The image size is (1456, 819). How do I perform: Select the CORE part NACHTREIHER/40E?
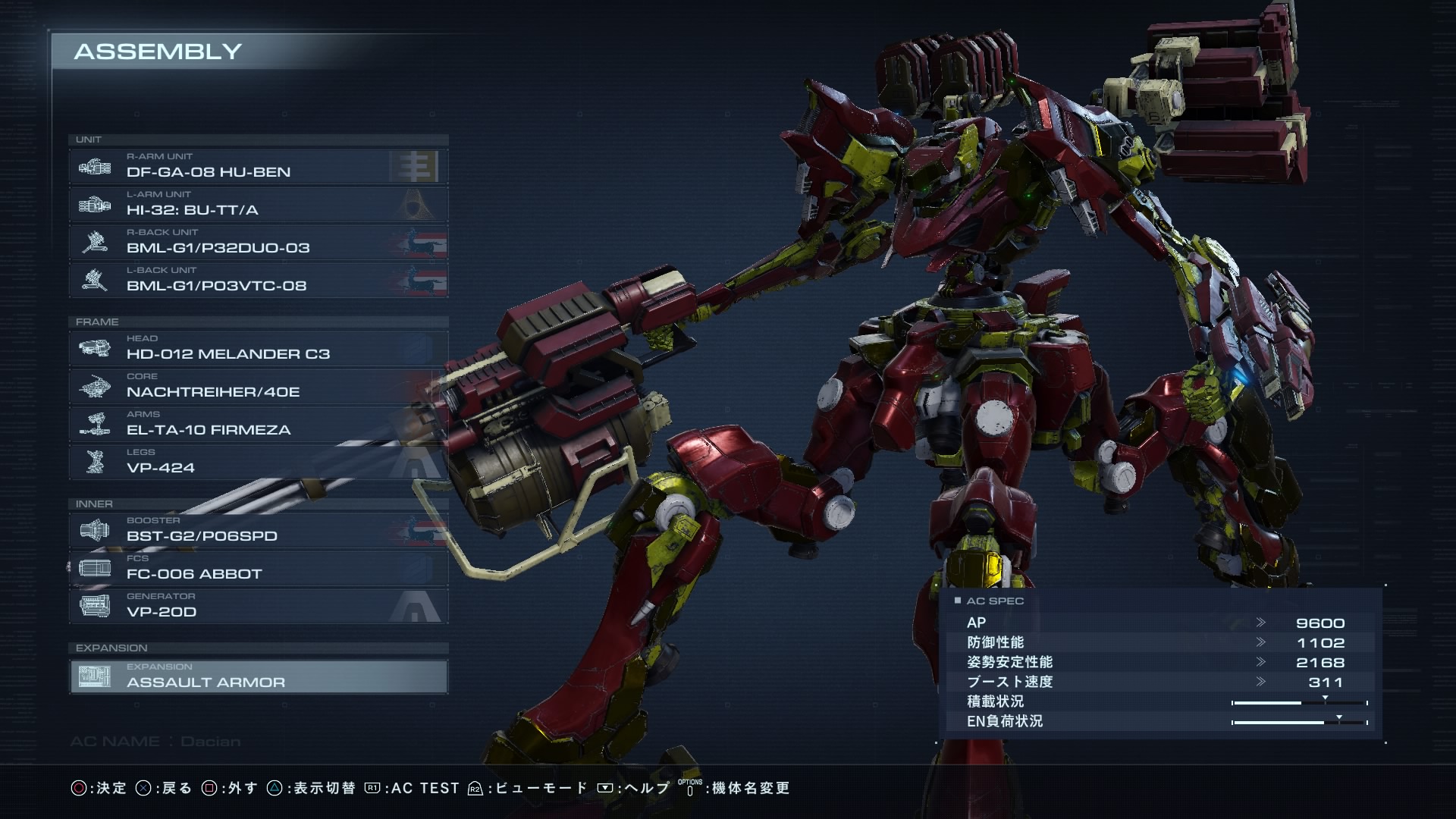[x=258, y=387]
